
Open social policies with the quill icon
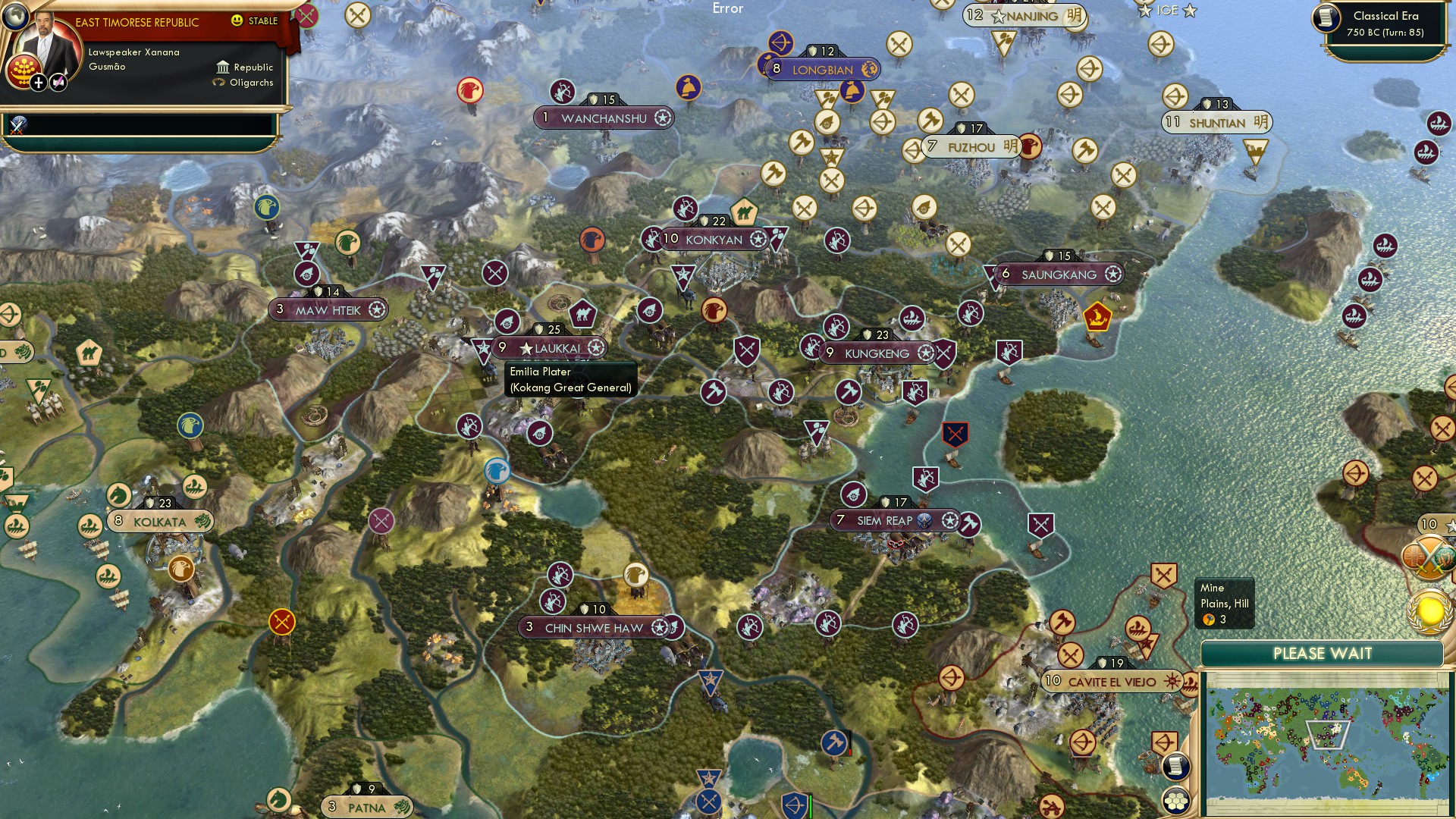59,83
